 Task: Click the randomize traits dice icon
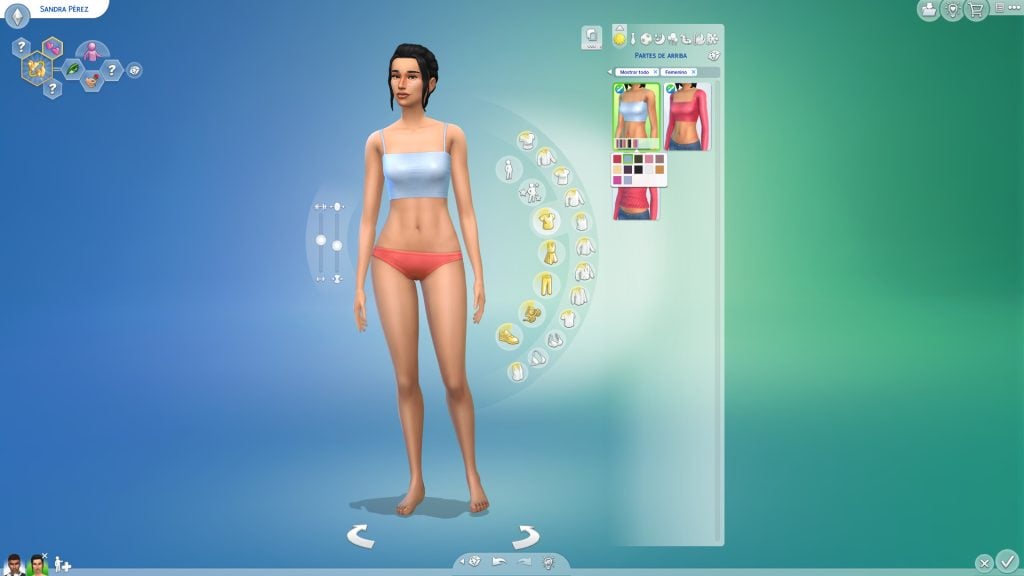click(x=135, y=70)
